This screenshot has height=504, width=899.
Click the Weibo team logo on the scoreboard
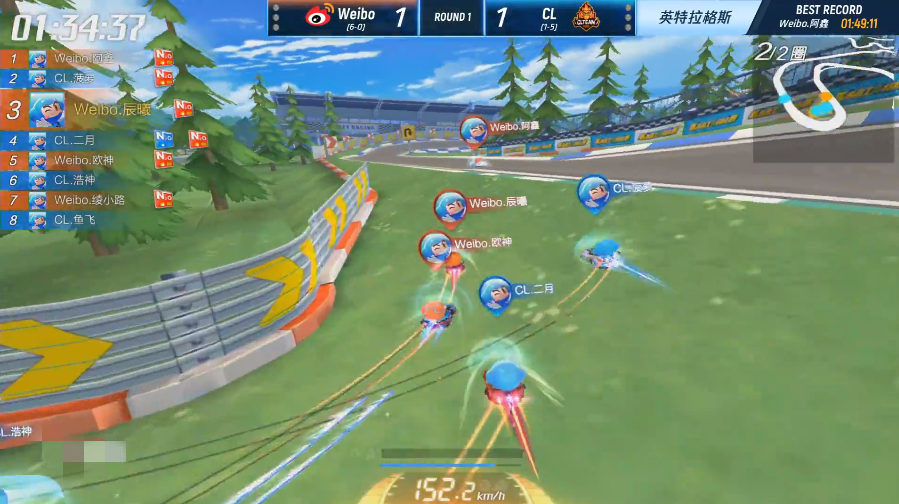318,16
